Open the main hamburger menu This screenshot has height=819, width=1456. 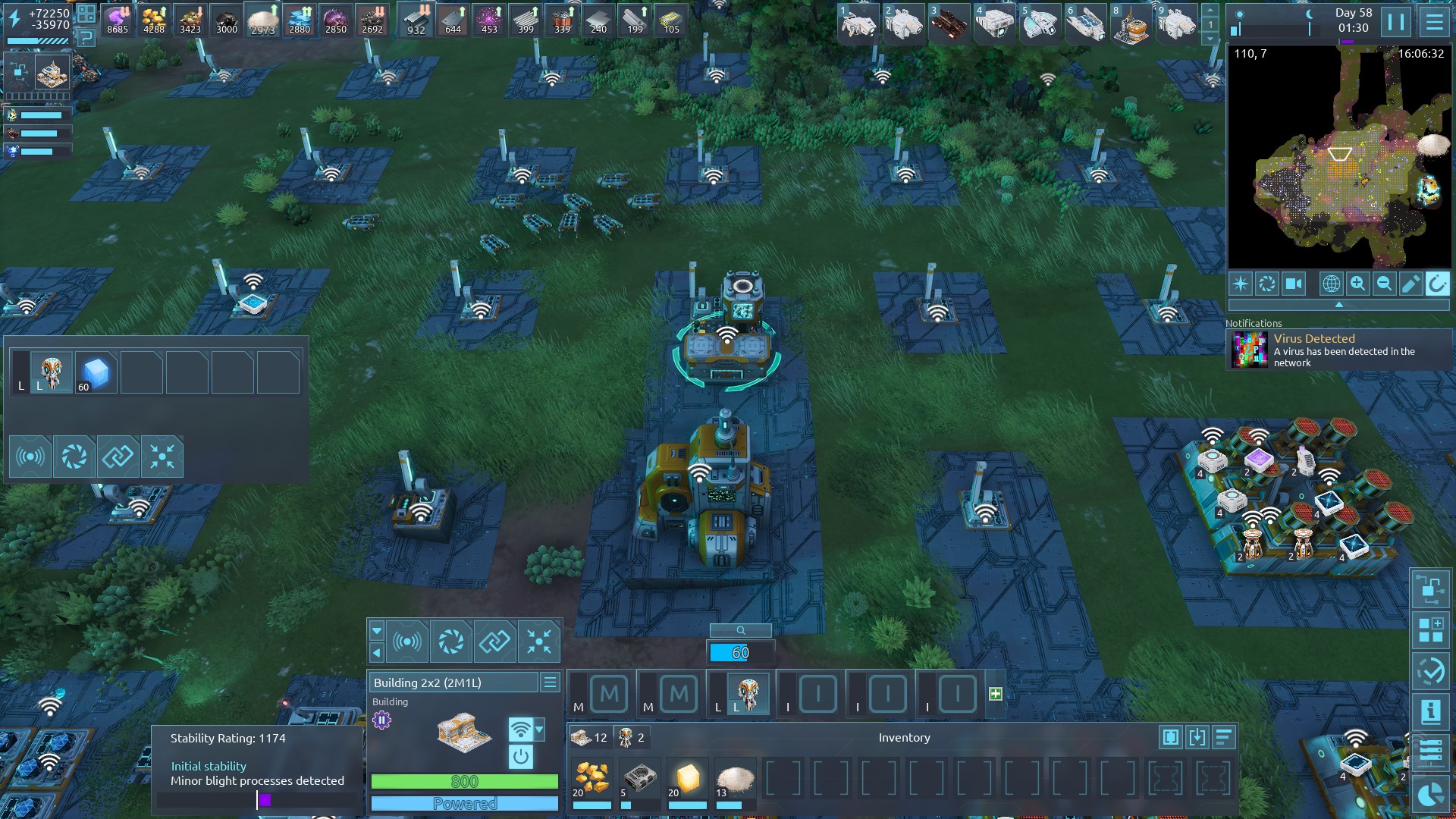pyautogui.click(x=1433, y=22)
